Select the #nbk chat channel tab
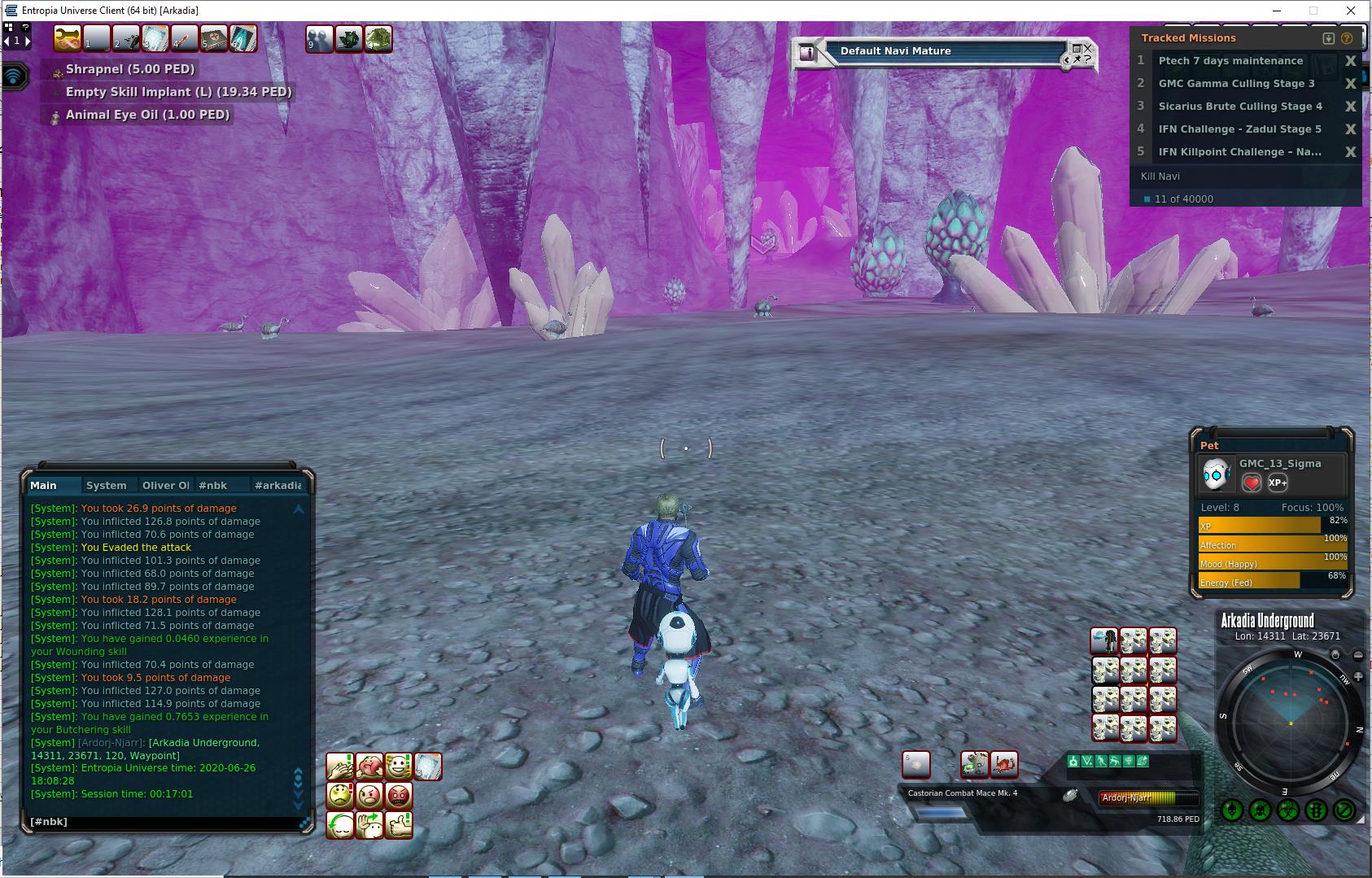 (213, 485)
